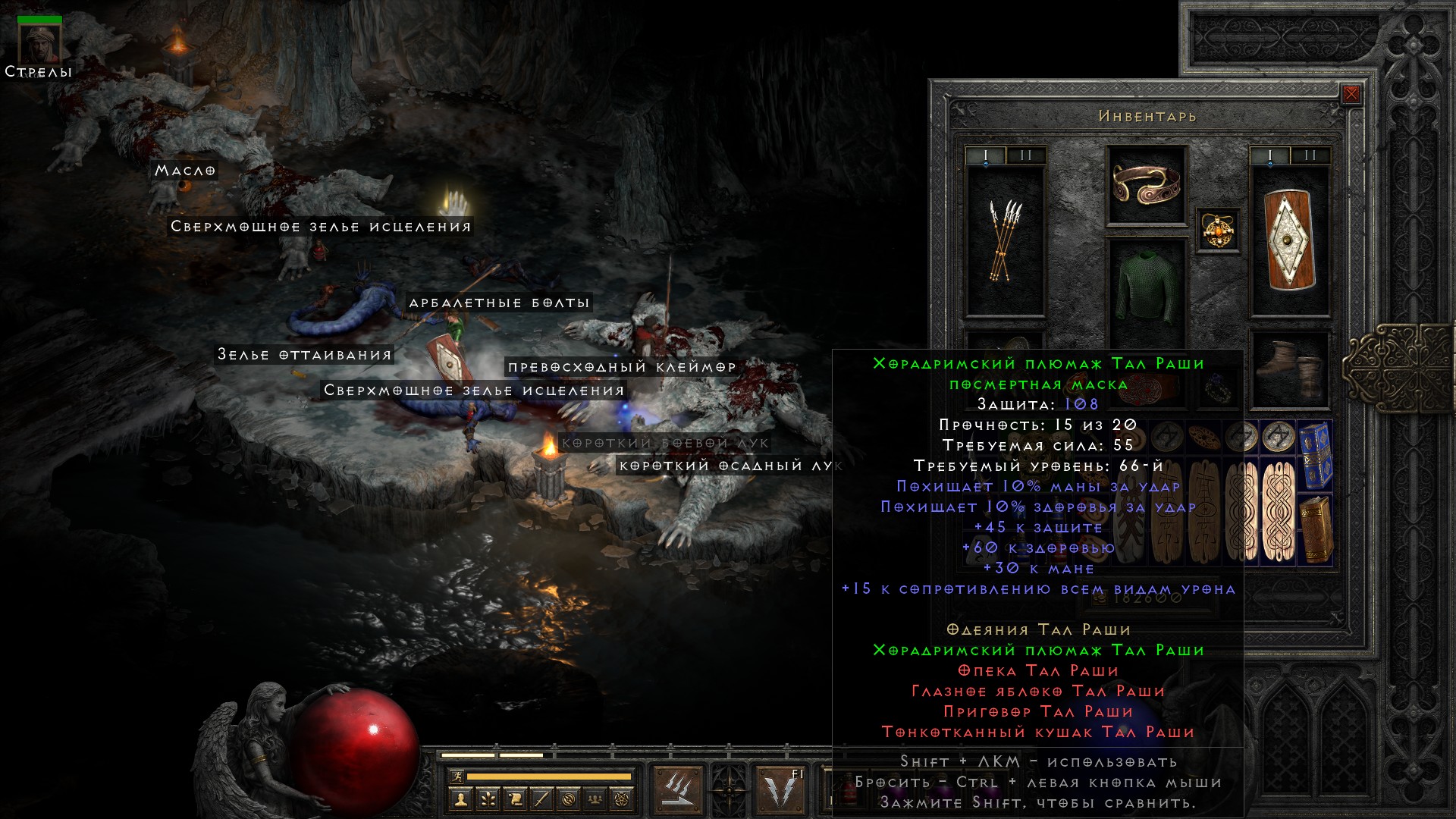The height and width of the screenshot is (819, 1456).
Task: Switch to weapon set II above the javelins
Action: (1026, 155)
